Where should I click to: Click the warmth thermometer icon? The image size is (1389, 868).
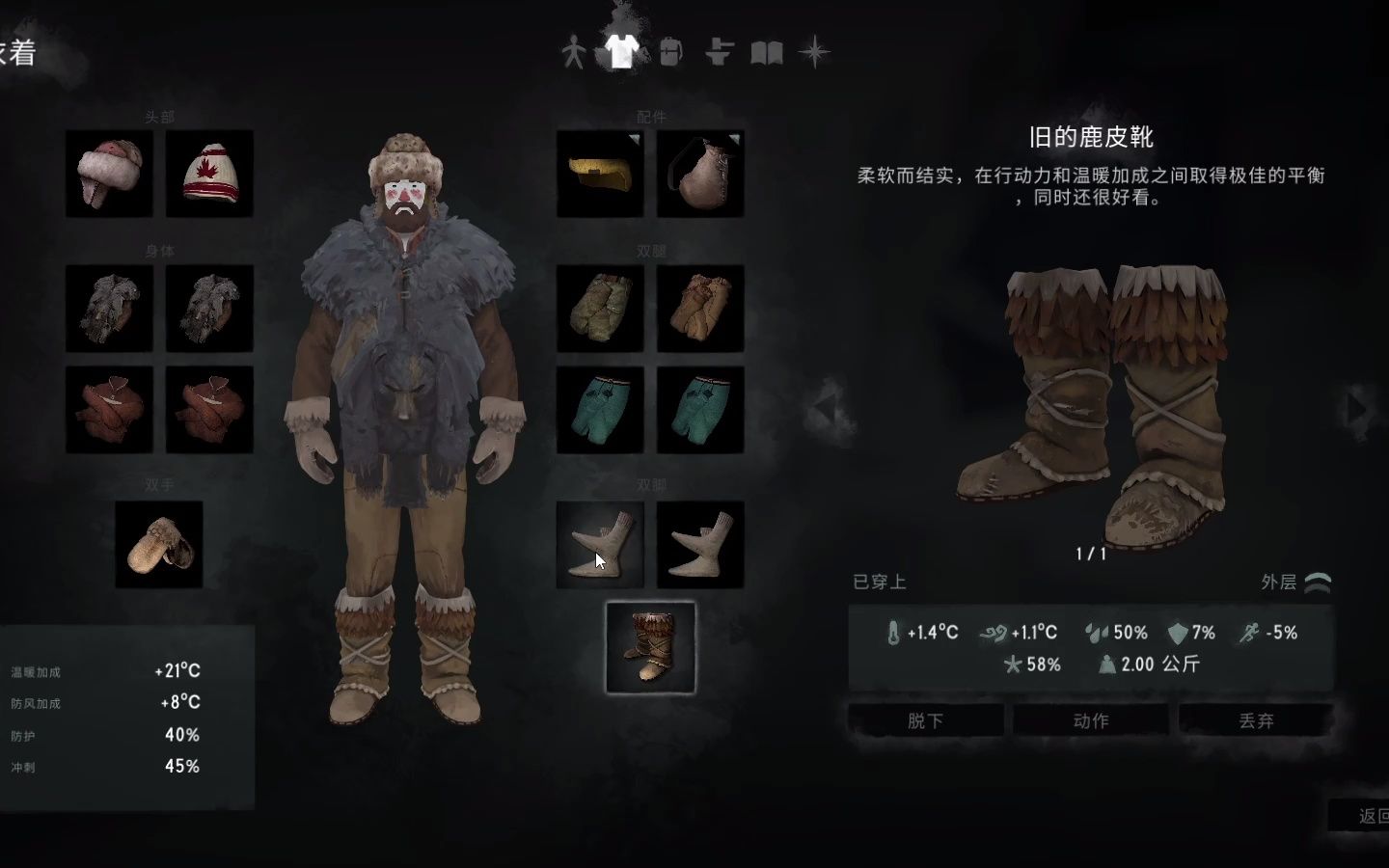[895, 634]
